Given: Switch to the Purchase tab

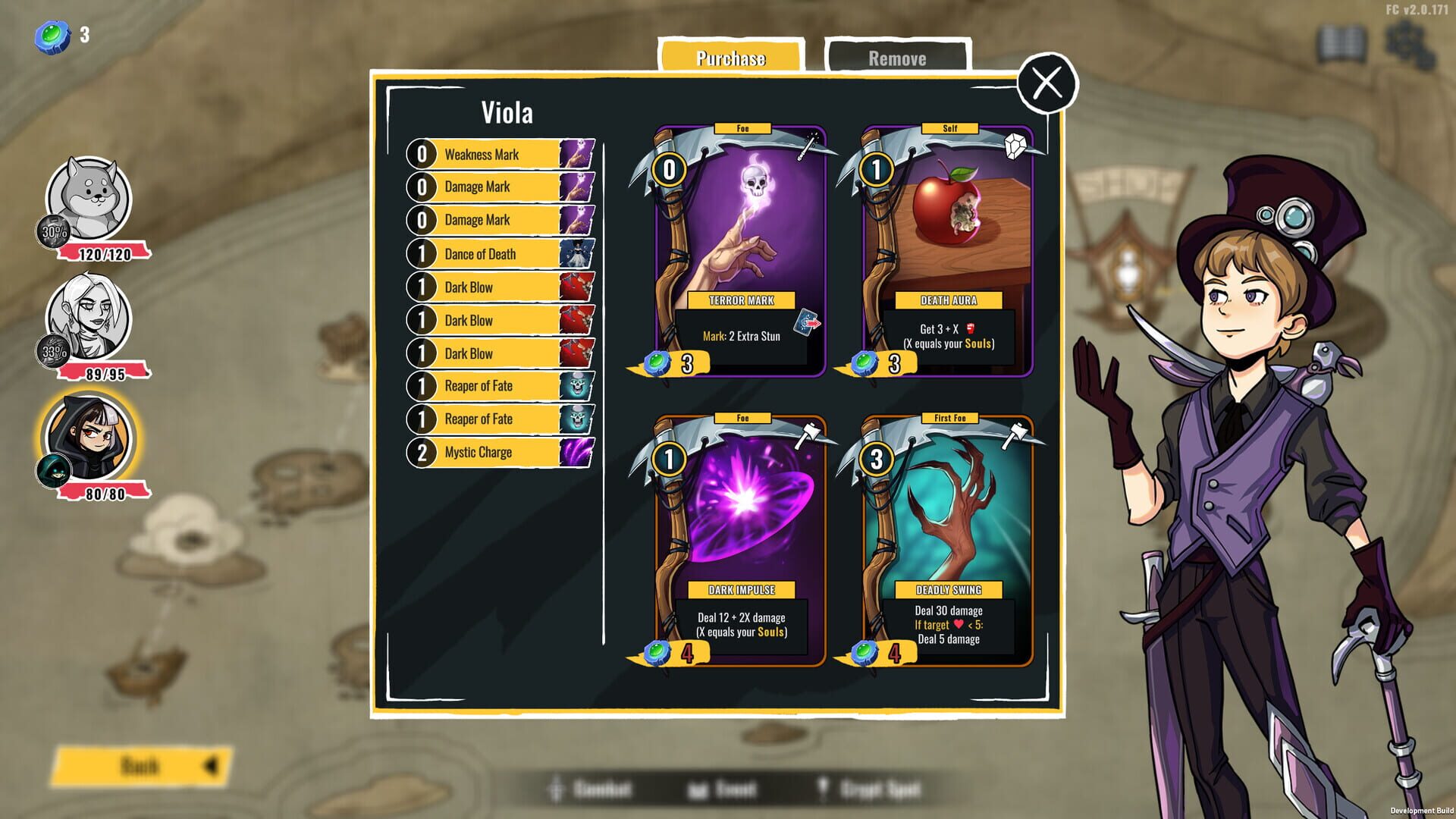Looking at the screenshot, I should (730, 58).
